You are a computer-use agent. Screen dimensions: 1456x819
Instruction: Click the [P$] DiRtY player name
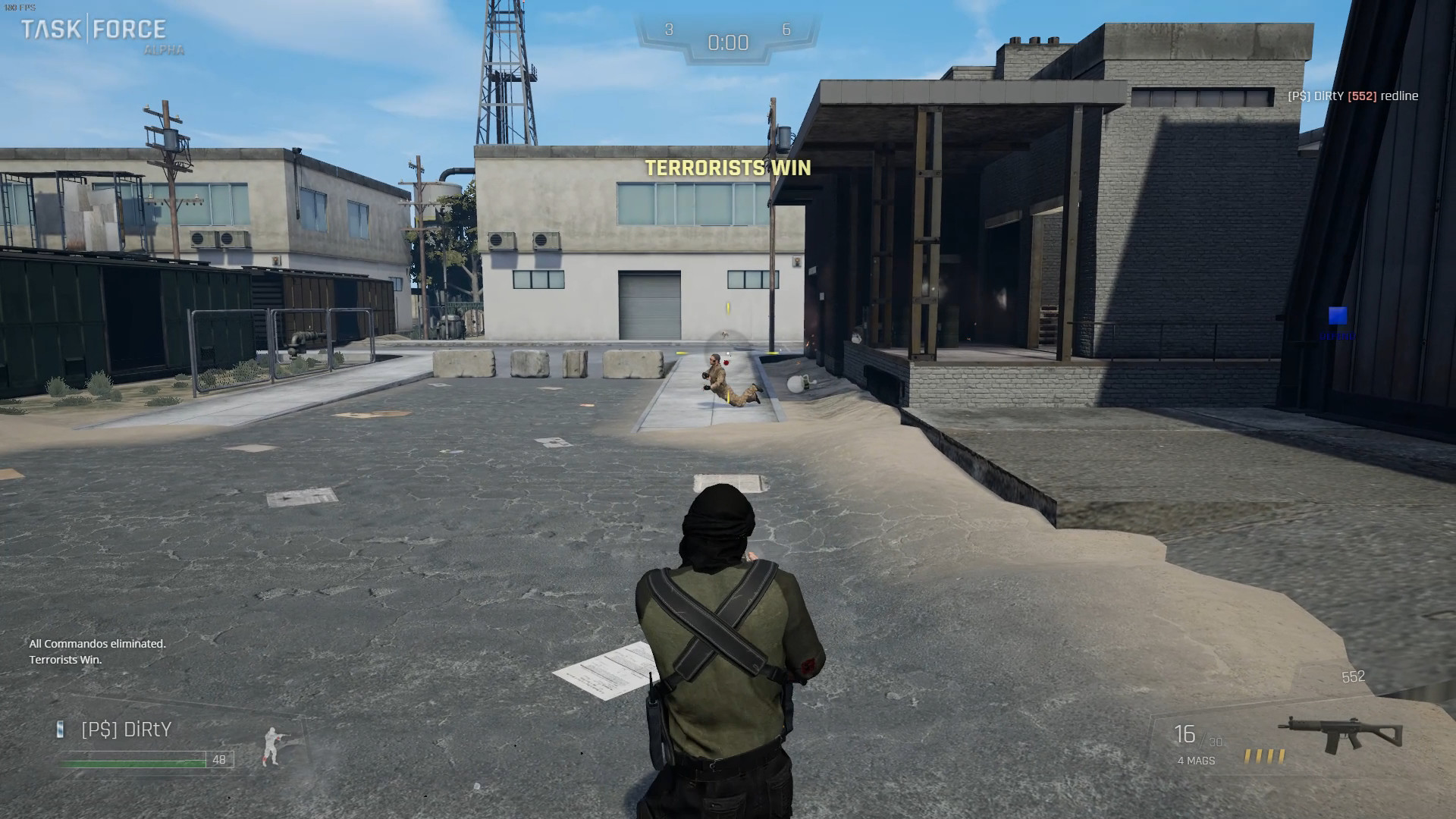(x=125, y=730)
